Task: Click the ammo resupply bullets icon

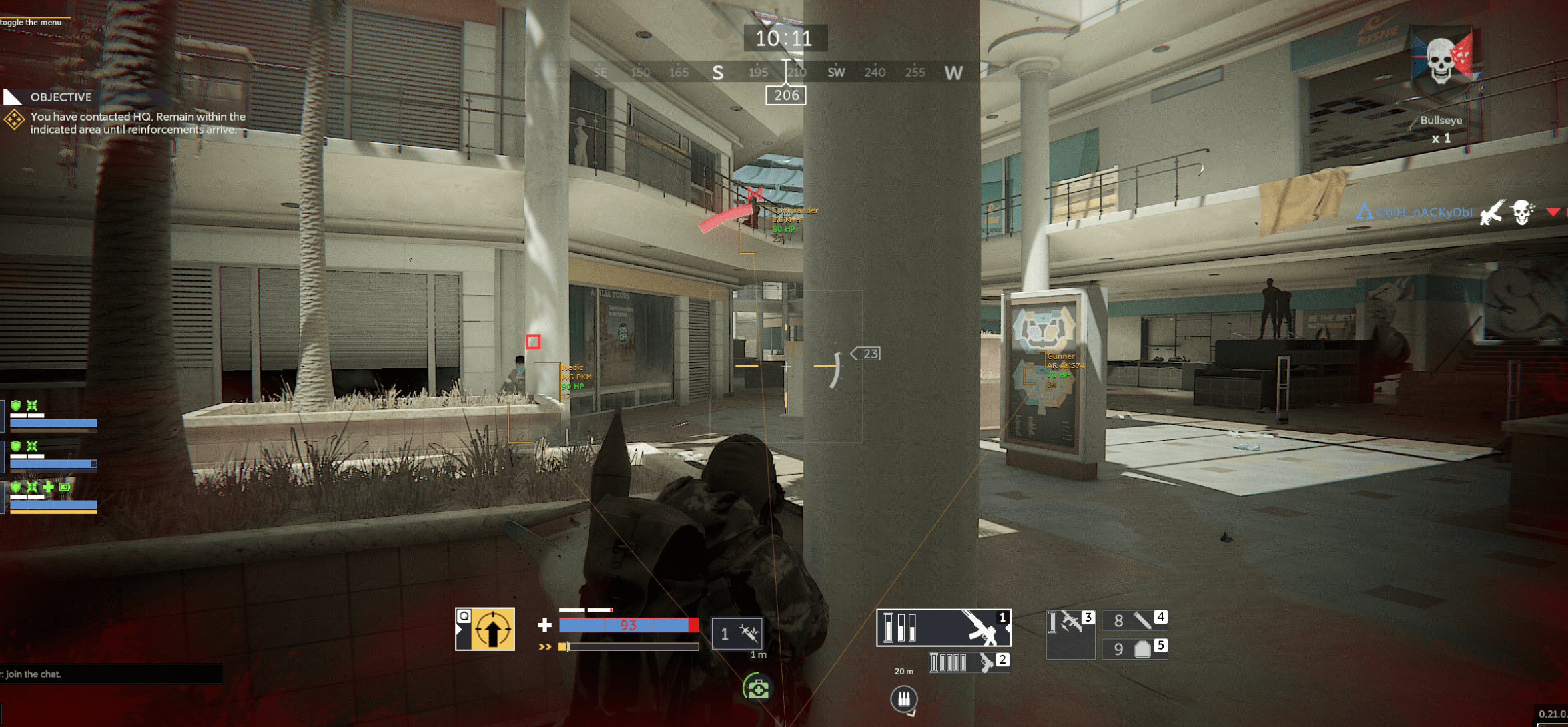Action: point(903,698)
